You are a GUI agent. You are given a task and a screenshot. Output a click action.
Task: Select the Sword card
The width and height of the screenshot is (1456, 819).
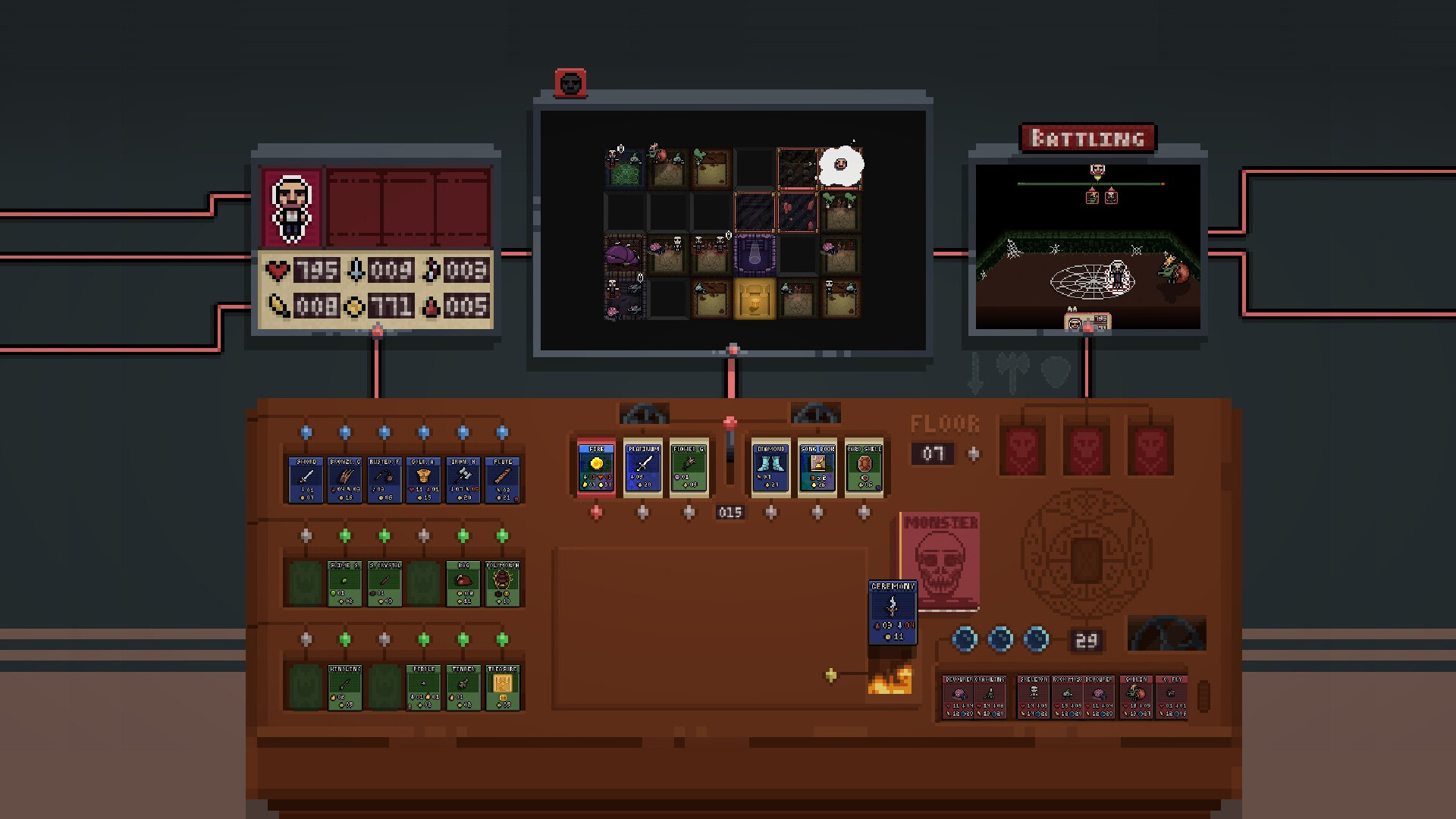306,480
